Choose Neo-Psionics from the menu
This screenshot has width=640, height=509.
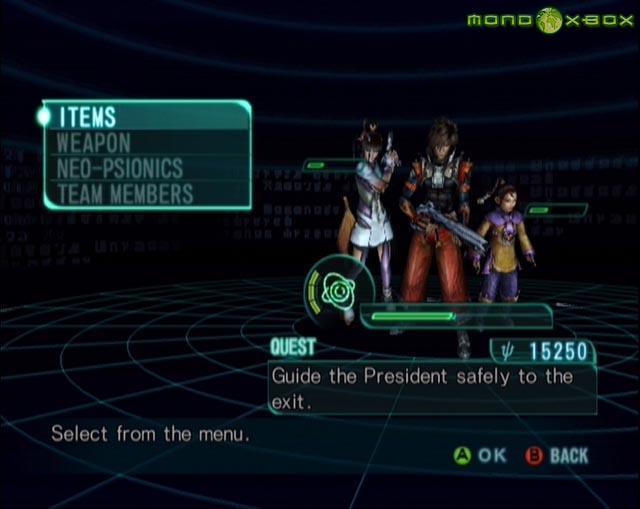tap(120, 168)
